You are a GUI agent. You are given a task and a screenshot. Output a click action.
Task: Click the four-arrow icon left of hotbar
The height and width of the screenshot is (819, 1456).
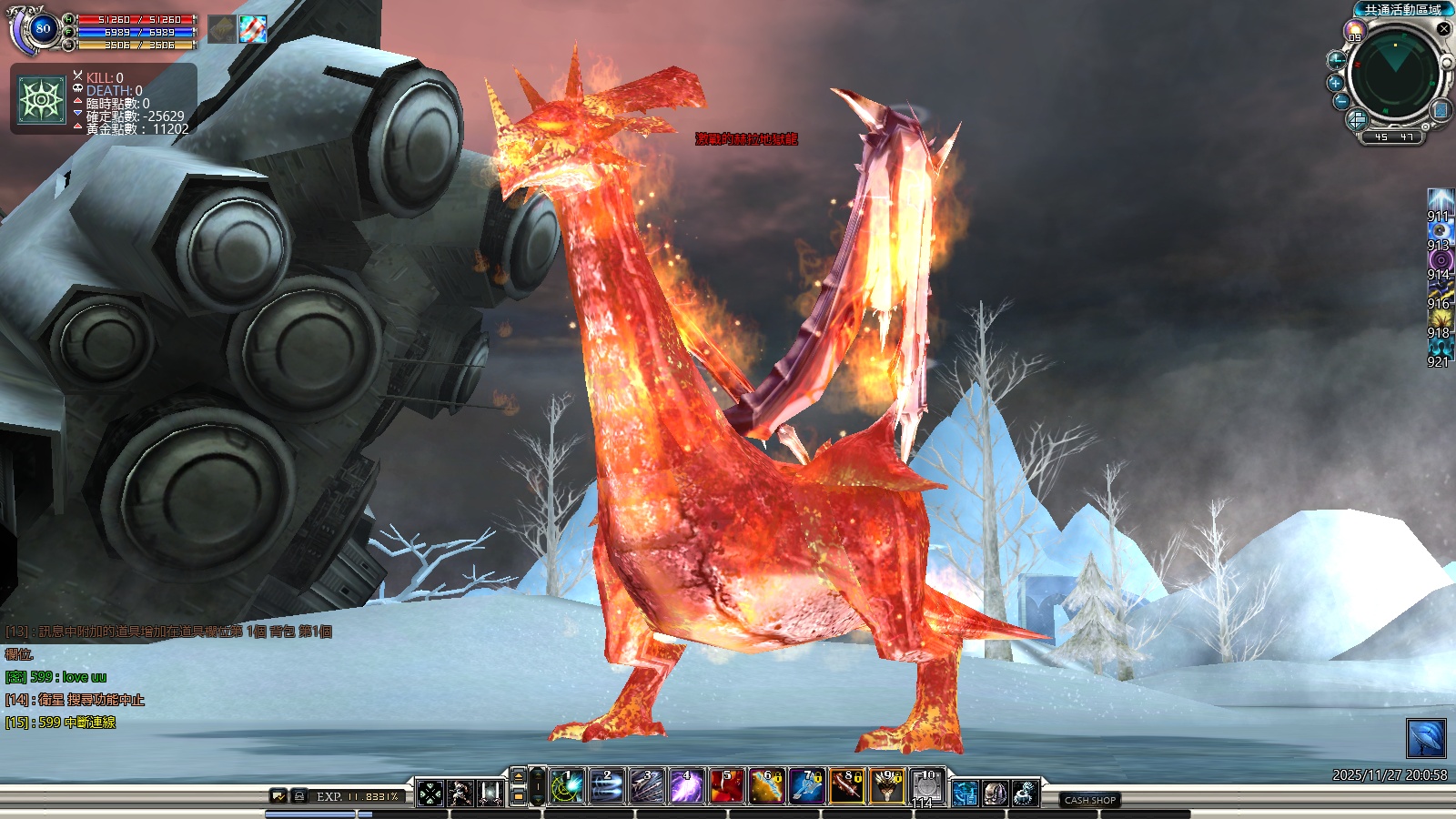[430, 794]
